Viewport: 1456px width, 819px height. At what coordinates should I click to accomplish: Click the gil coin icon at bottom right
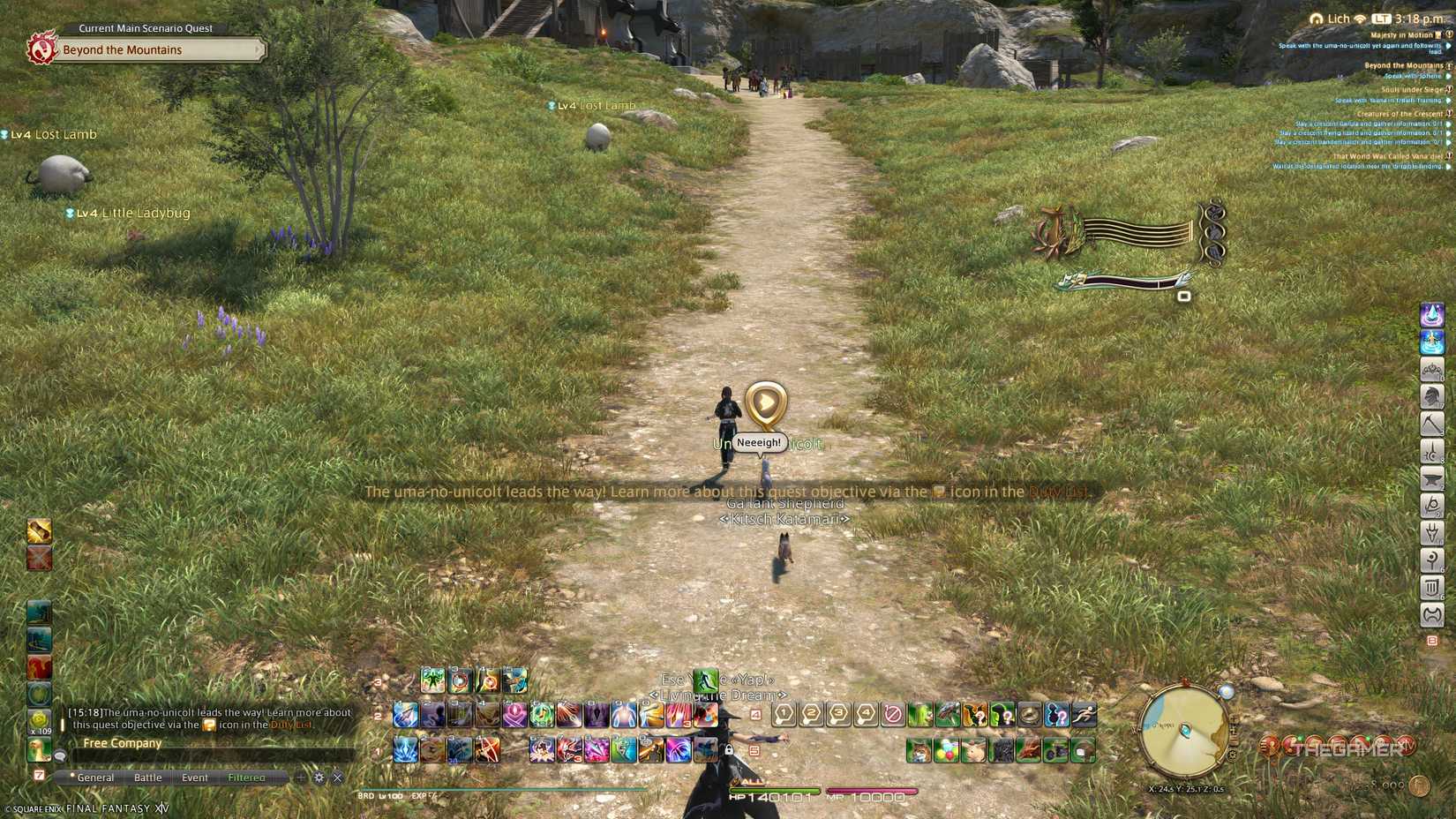1419,785
